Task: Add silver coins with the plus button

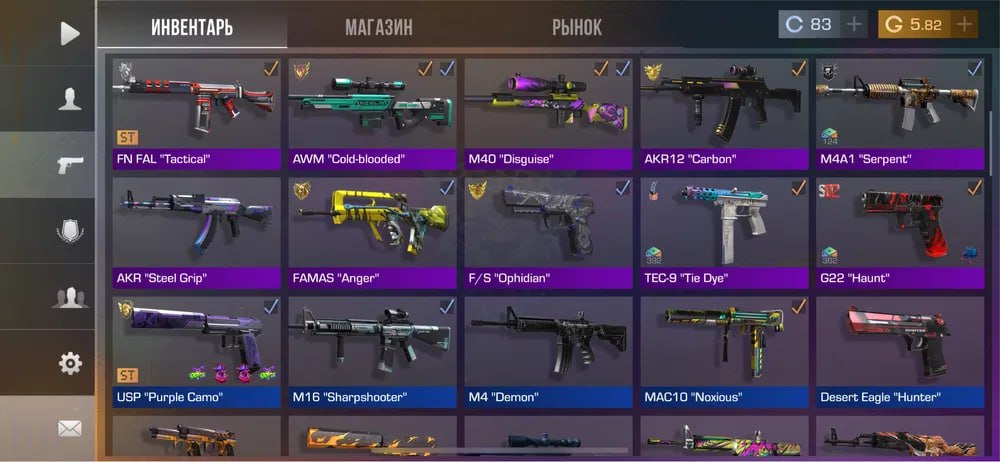Action: pyautogui.click(x=853, y=25)
